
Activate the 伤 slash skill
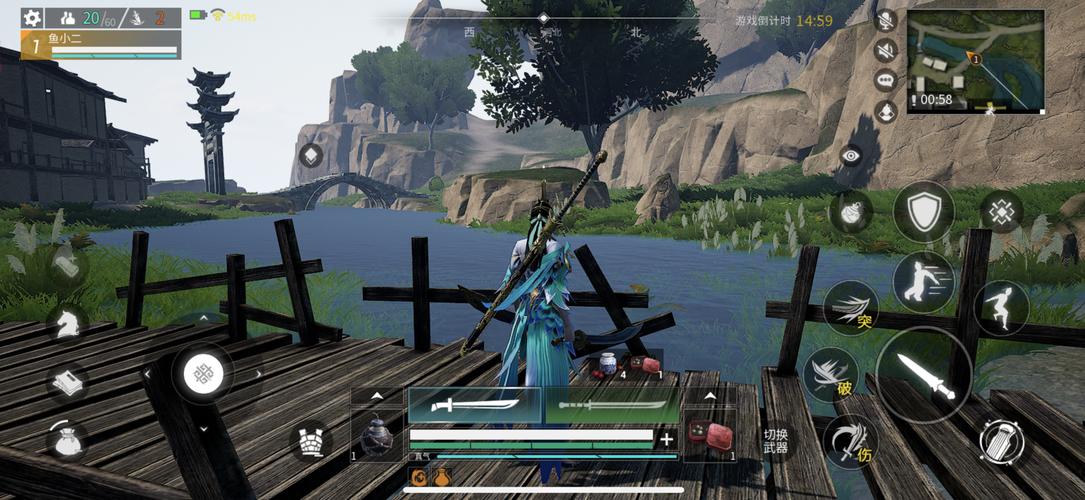click(x=850, y=441)
